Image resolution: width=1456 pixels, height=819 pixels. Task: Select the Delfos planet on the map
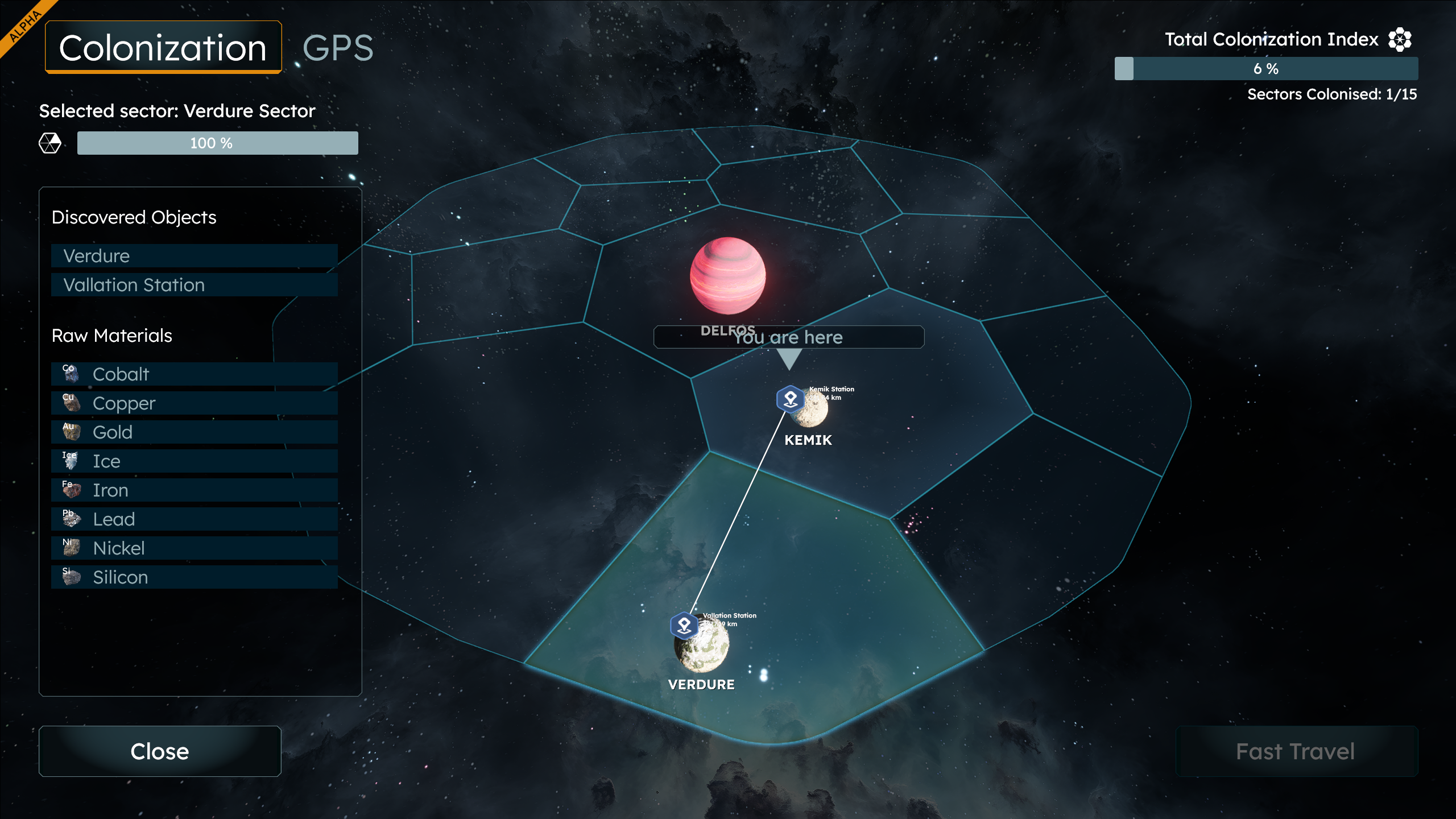(727, 276)
